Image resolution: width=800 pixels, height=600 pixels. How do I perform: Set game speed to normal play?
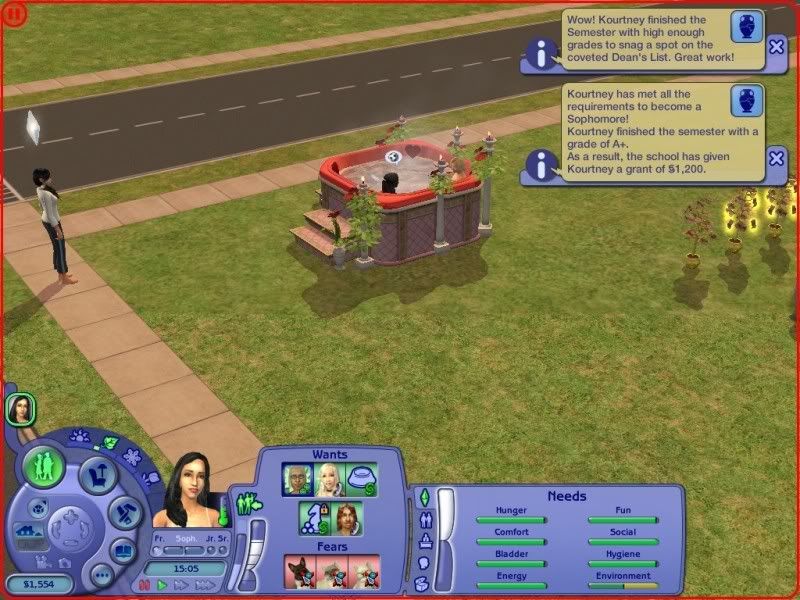click(162, 584)
